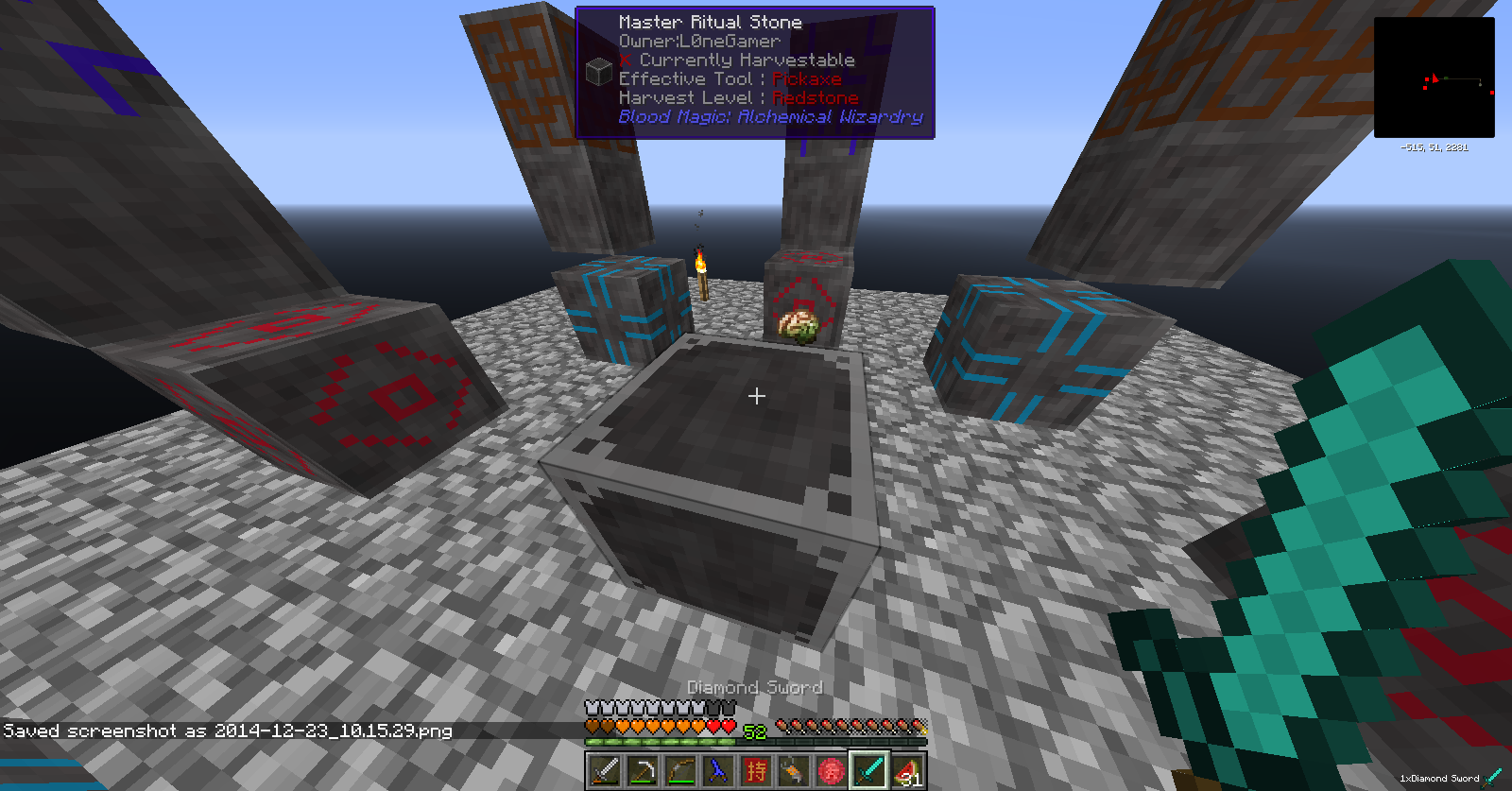Image resolution: width=1512 pixels, height=791 pixels.
Task: Click the minimap in the corner
Action: pos(1434,77)
